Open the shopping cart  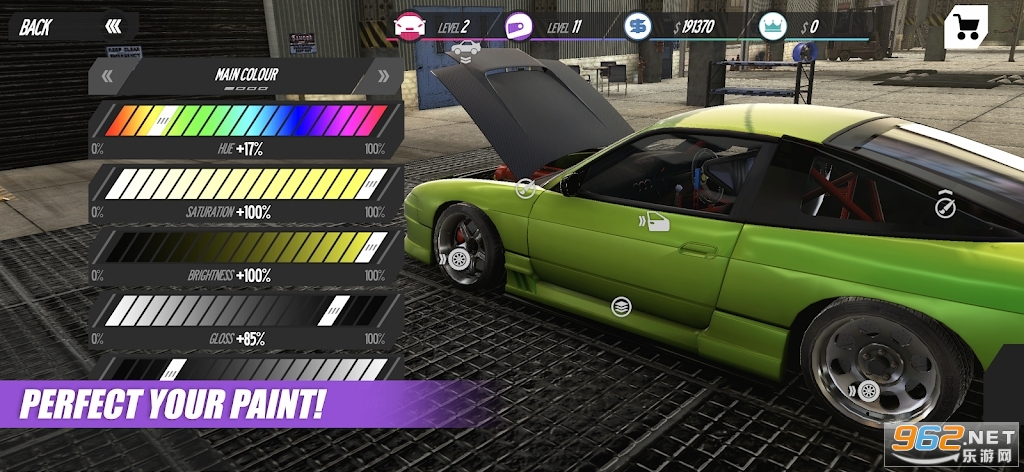(966, 26)
